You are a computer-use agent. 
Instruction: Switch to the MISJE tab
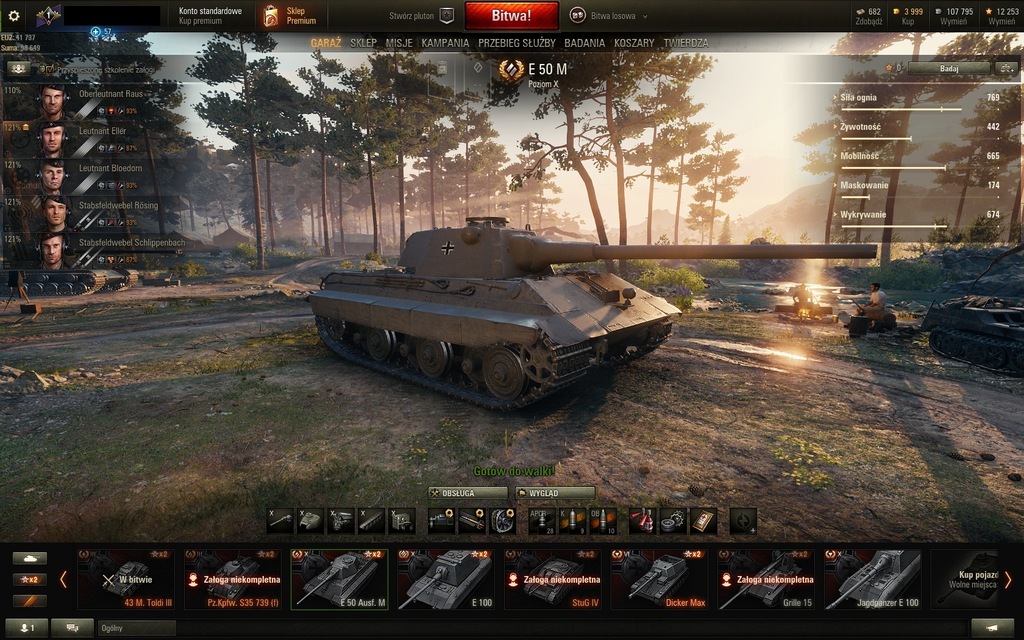[399, 44]
